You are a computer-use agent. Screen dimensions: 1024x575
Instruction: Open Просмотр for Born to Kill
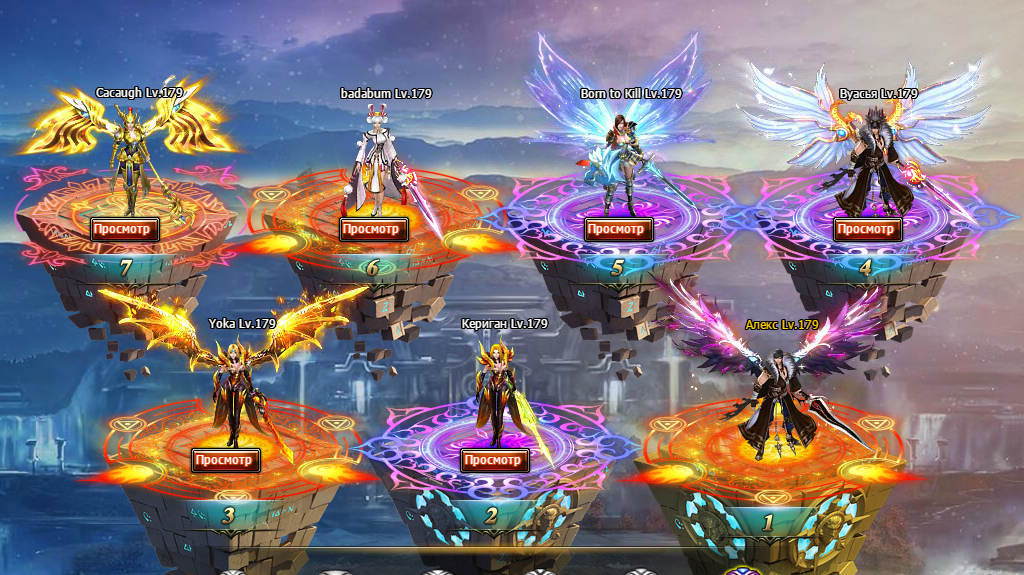pos(618,229)
